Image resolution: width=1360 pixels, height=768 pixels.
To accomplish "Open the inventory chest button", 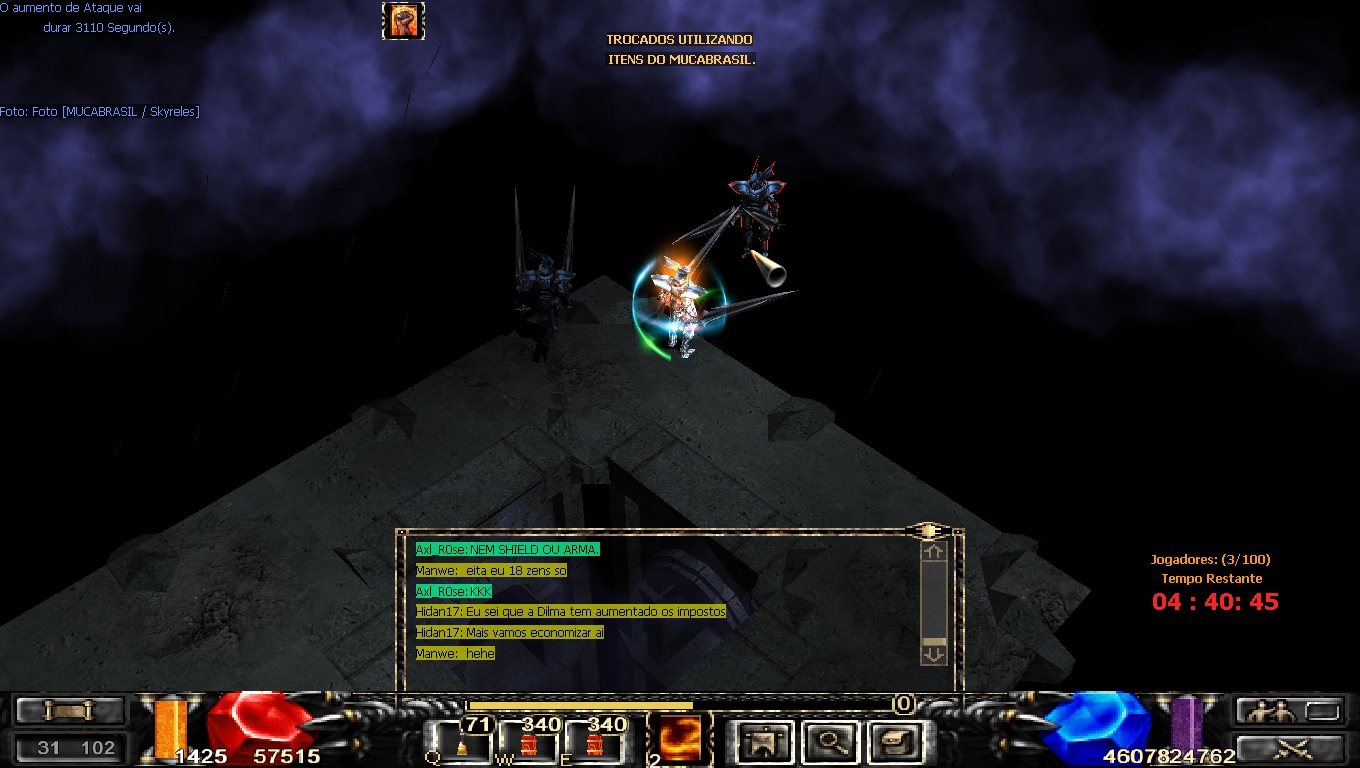I will 892,741.
